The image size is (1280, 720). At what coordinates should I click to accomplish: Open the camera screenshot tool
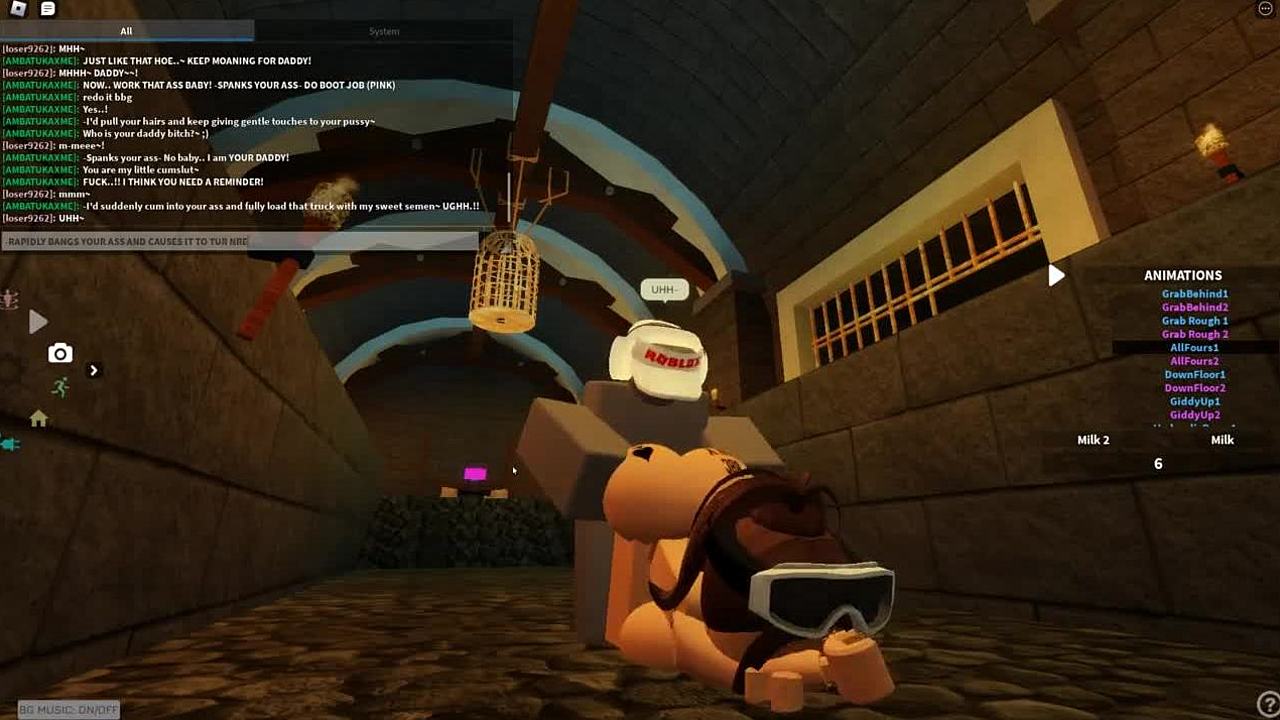coord(60,353)
